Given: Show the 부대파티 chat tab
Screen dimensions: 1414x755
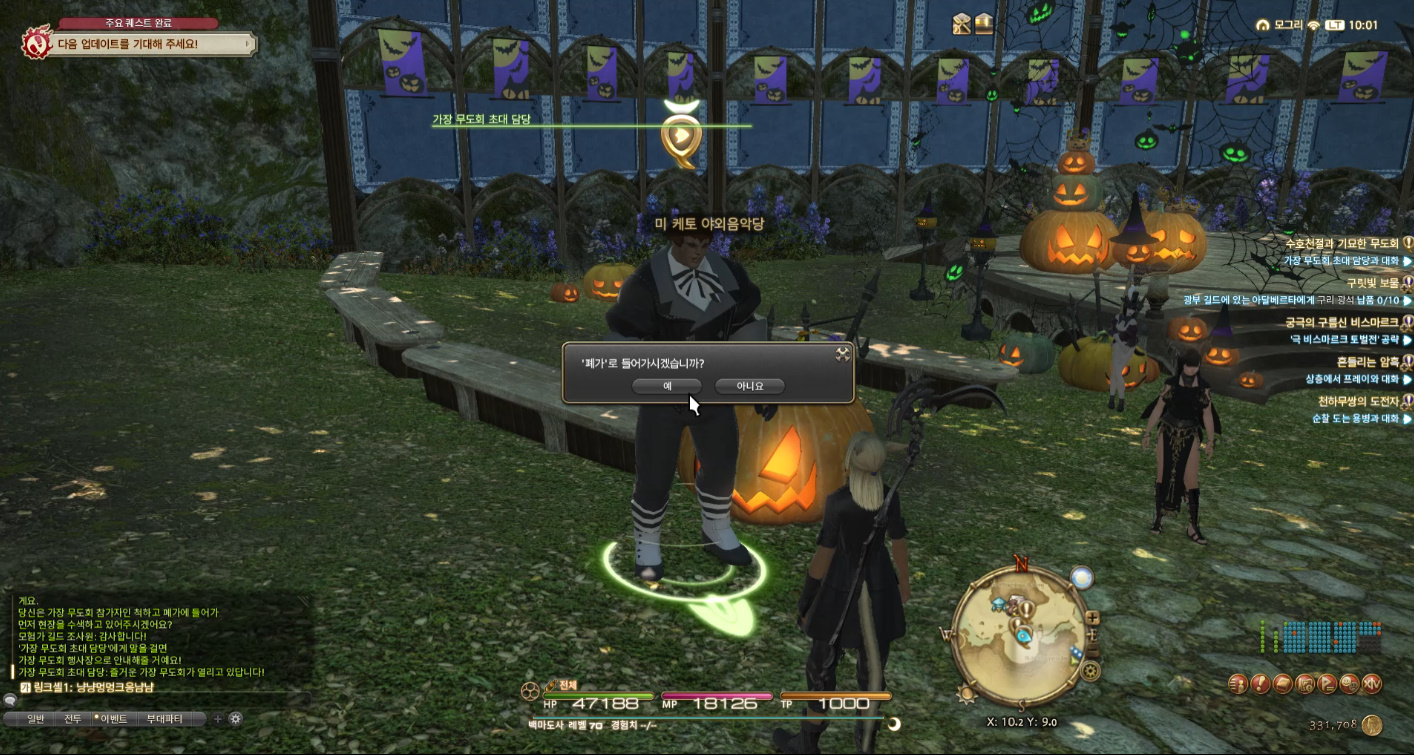Looking at the screenshot, I should [x=164, y=718].
